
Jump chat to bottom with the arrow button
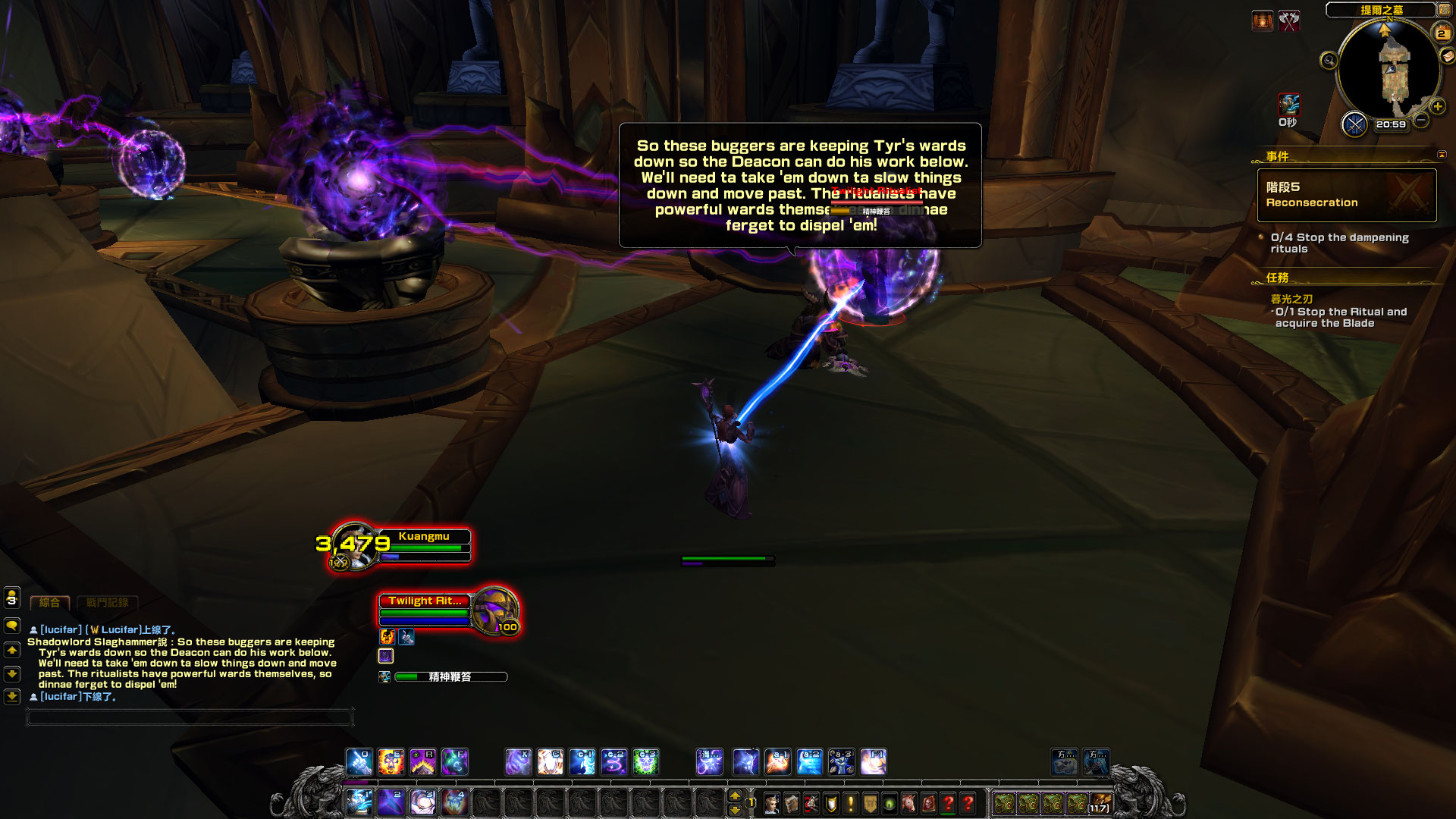pos(12,696)
